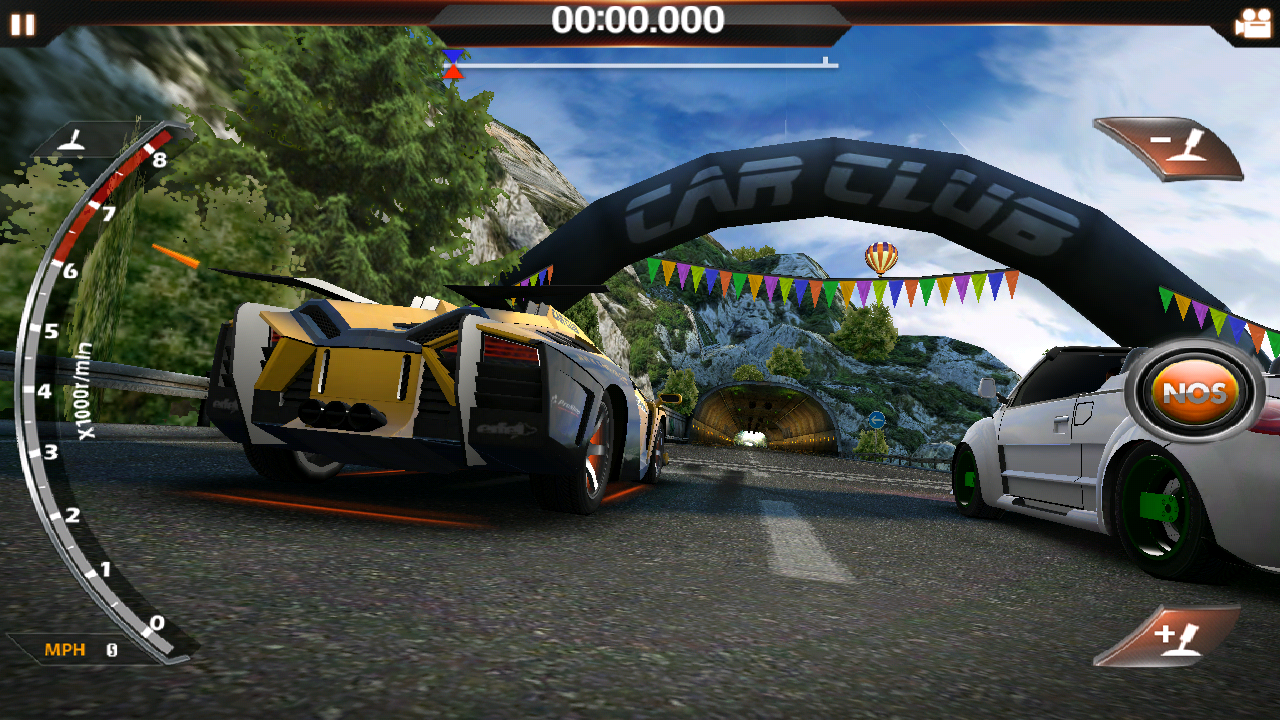Viewport: 1280px width, 720px height.
Task: Shift up with the plus gear button
Action: click(1172, 635)
